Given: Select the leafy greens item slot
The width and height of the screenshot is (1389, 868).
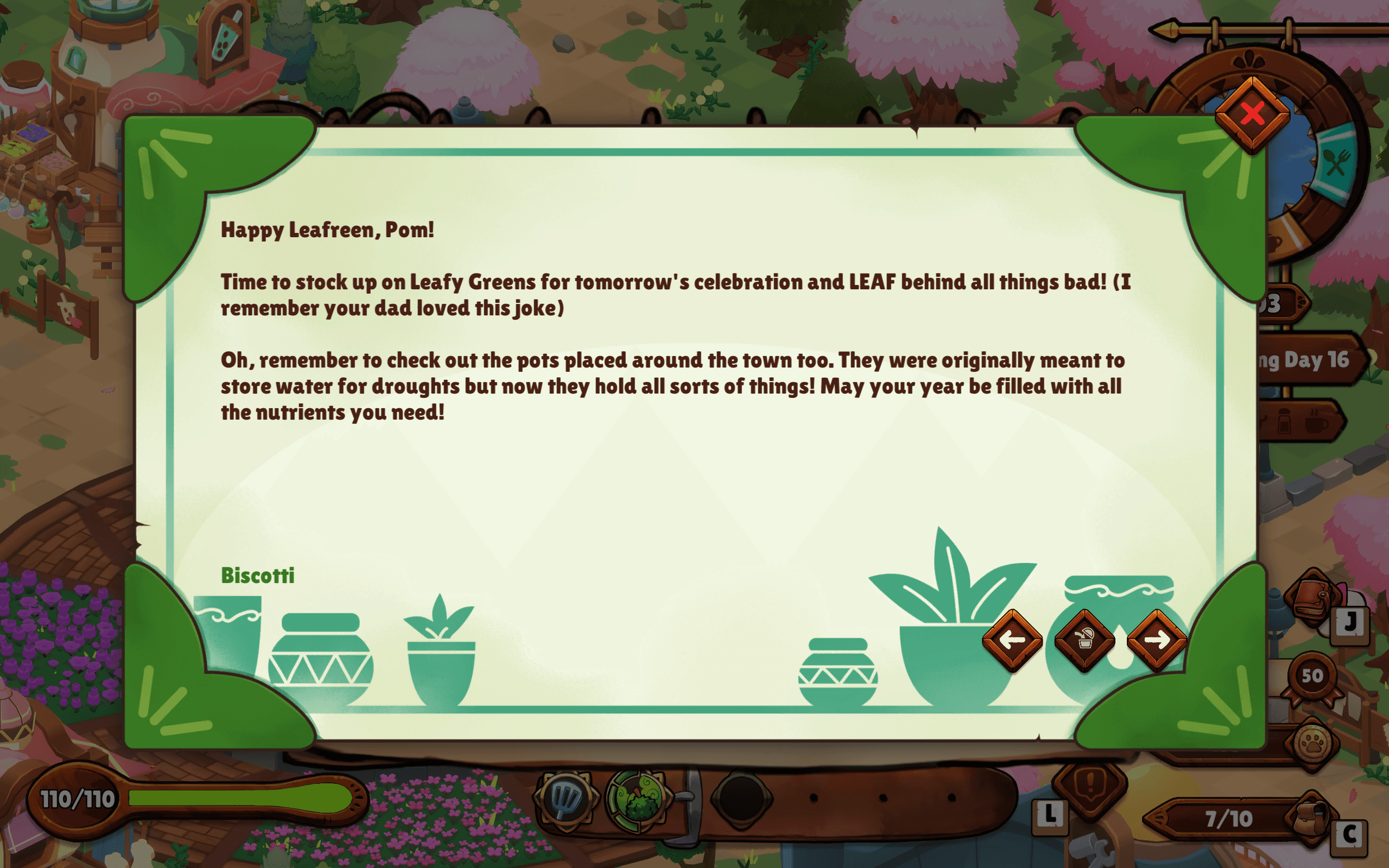Looking at the screenshot, I should (x=637, y=798).
